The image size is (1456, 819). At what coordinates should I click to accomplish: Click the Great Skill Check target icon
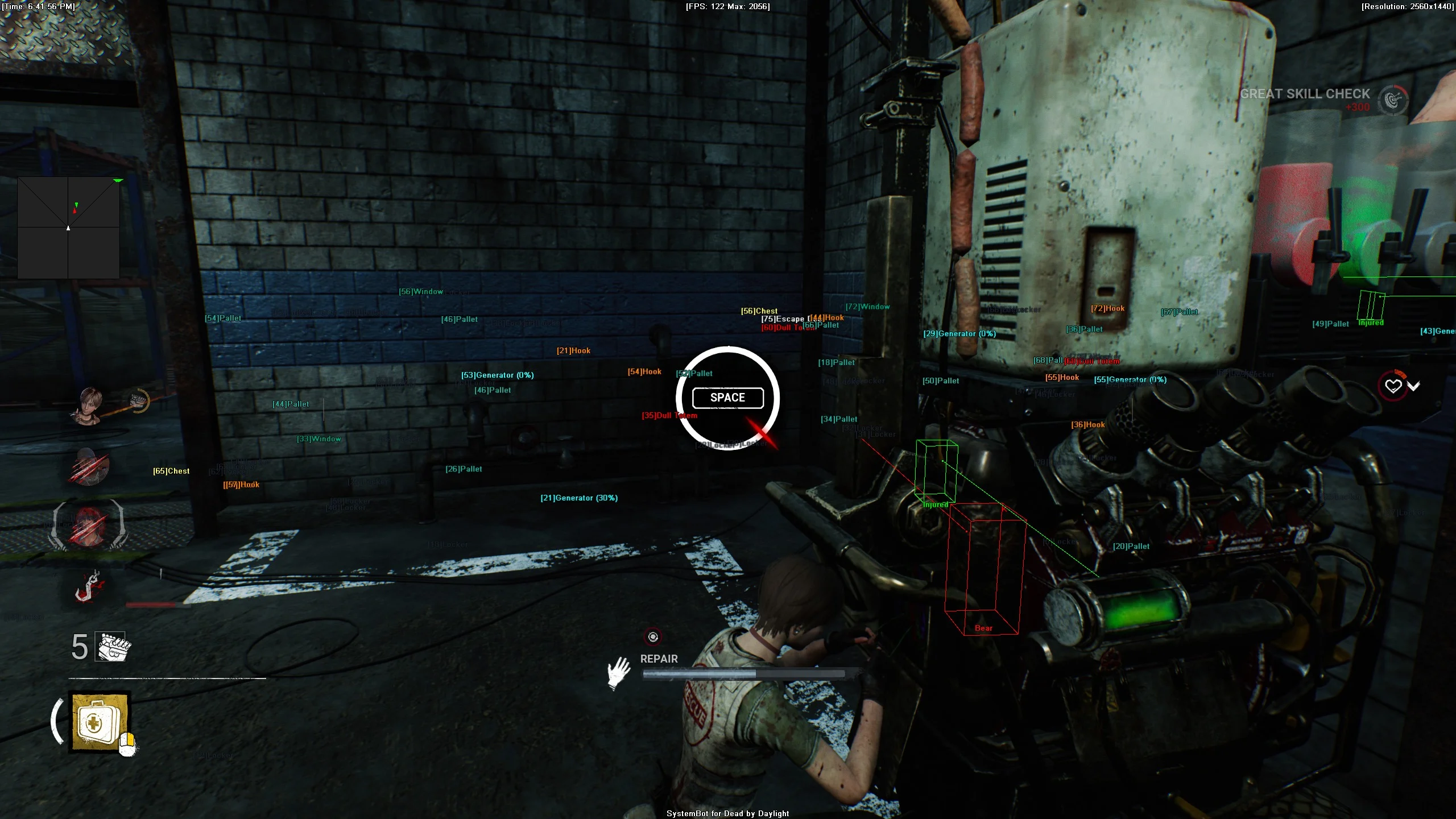[1392, 100]
